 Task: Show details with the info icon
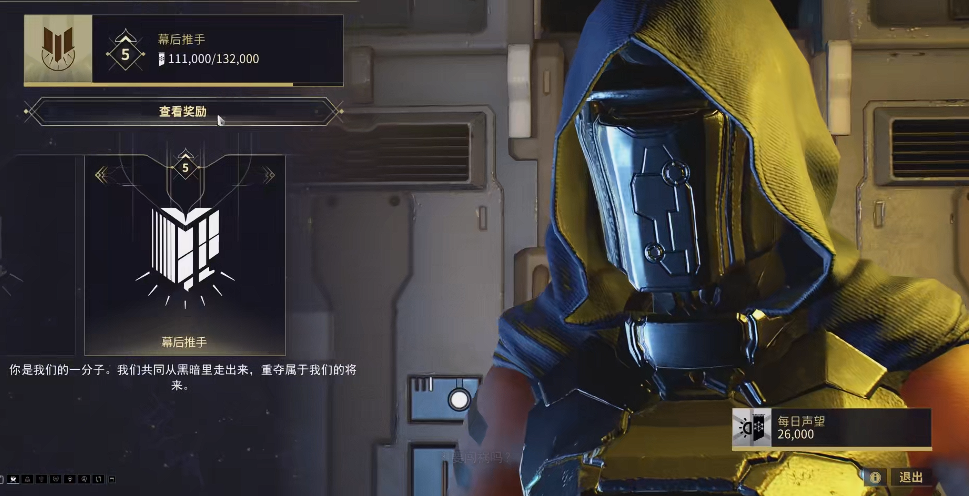[875, 478]
